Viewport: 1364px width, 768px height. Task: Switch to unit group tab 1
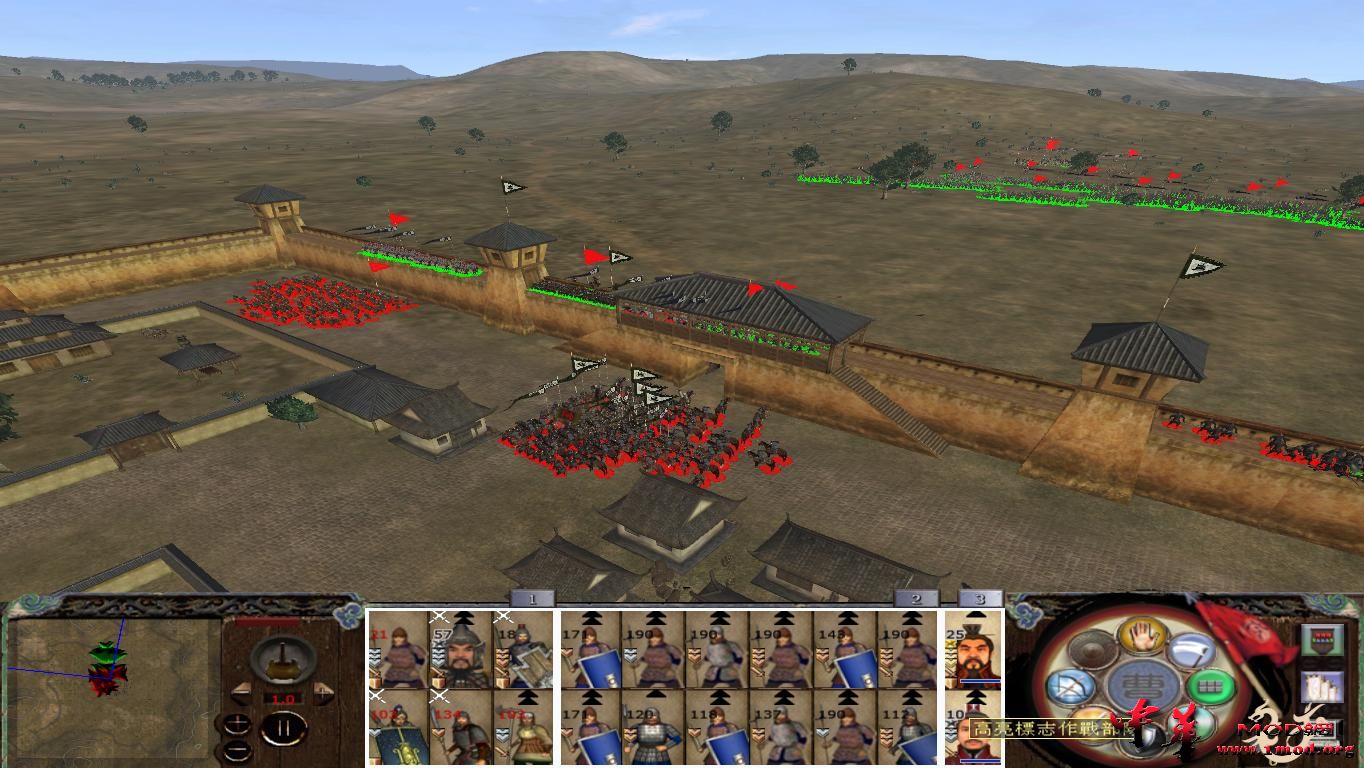531,600
